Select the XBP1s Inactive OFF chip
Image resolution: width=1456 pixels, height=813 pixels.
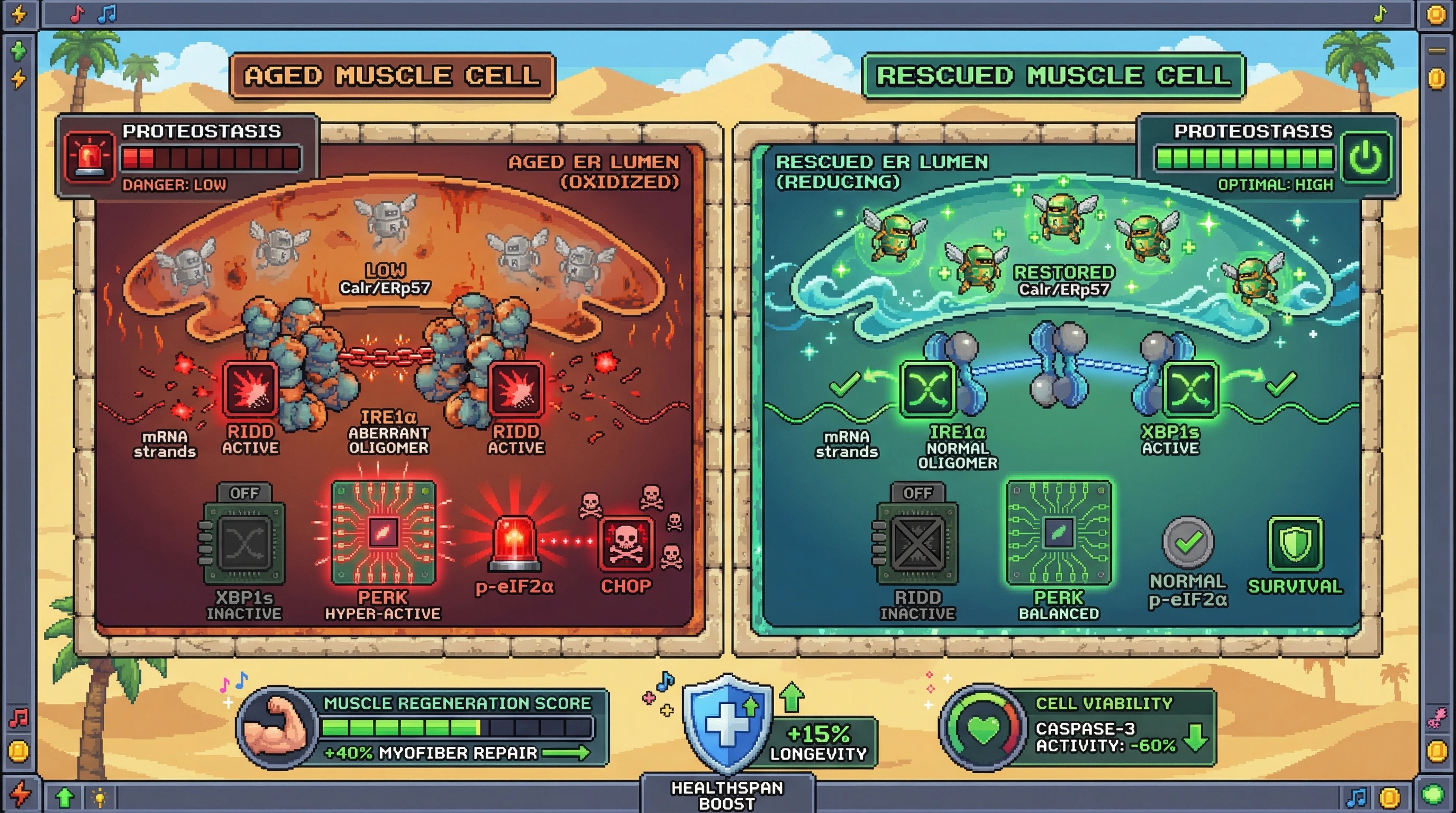[x=243, y=543]
